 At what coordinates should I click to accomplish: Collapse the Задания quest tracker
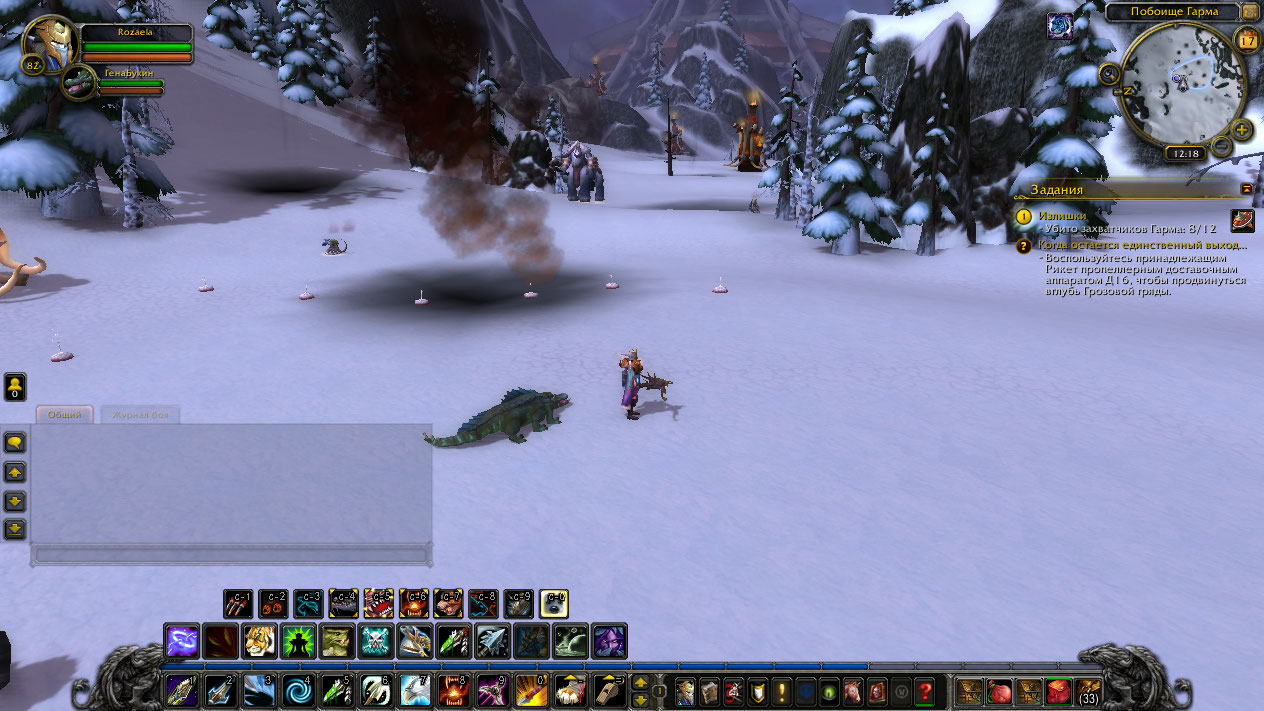click(1247, 188)
